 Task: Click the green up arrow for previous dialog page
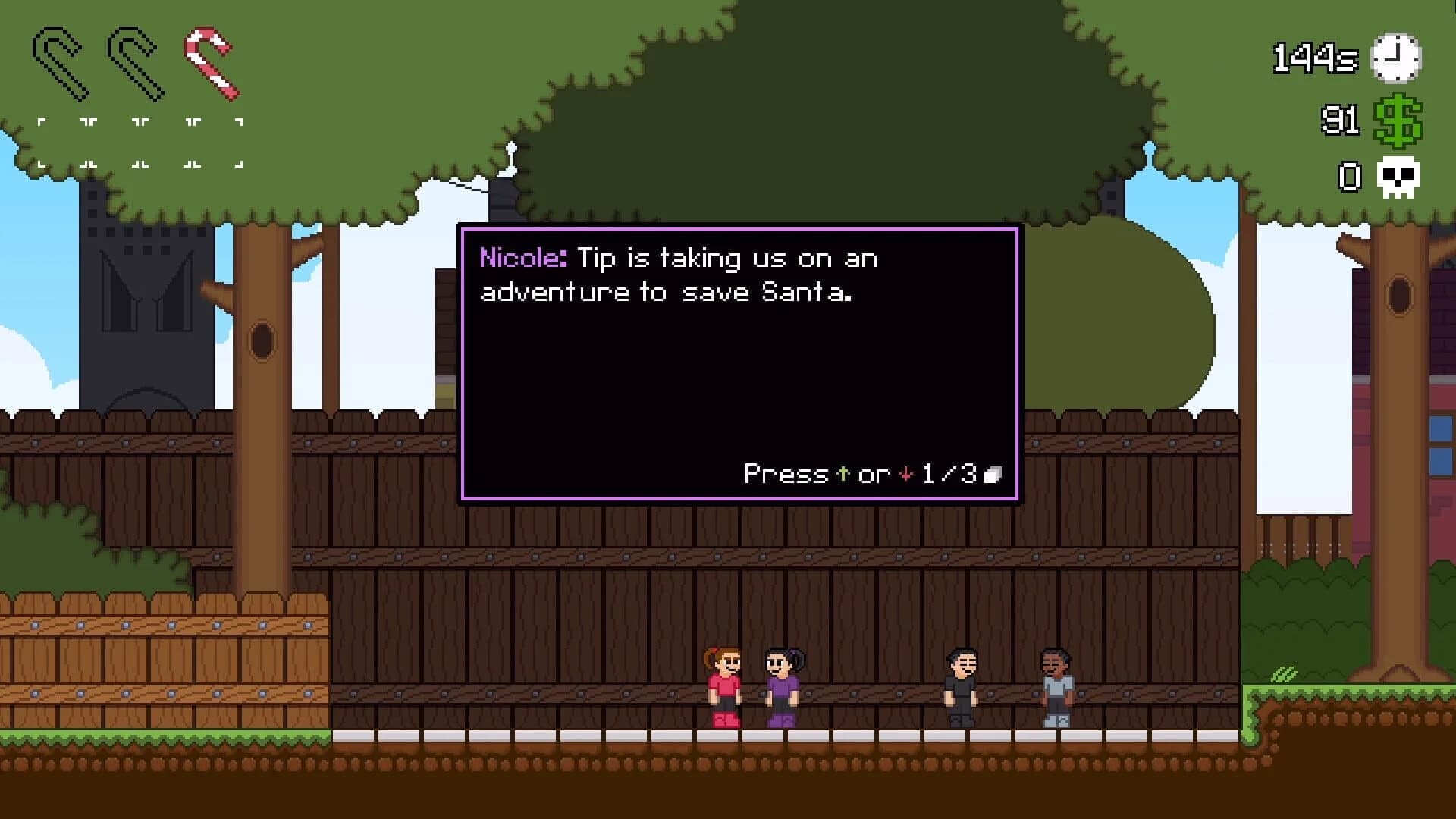tap(842, 473)
